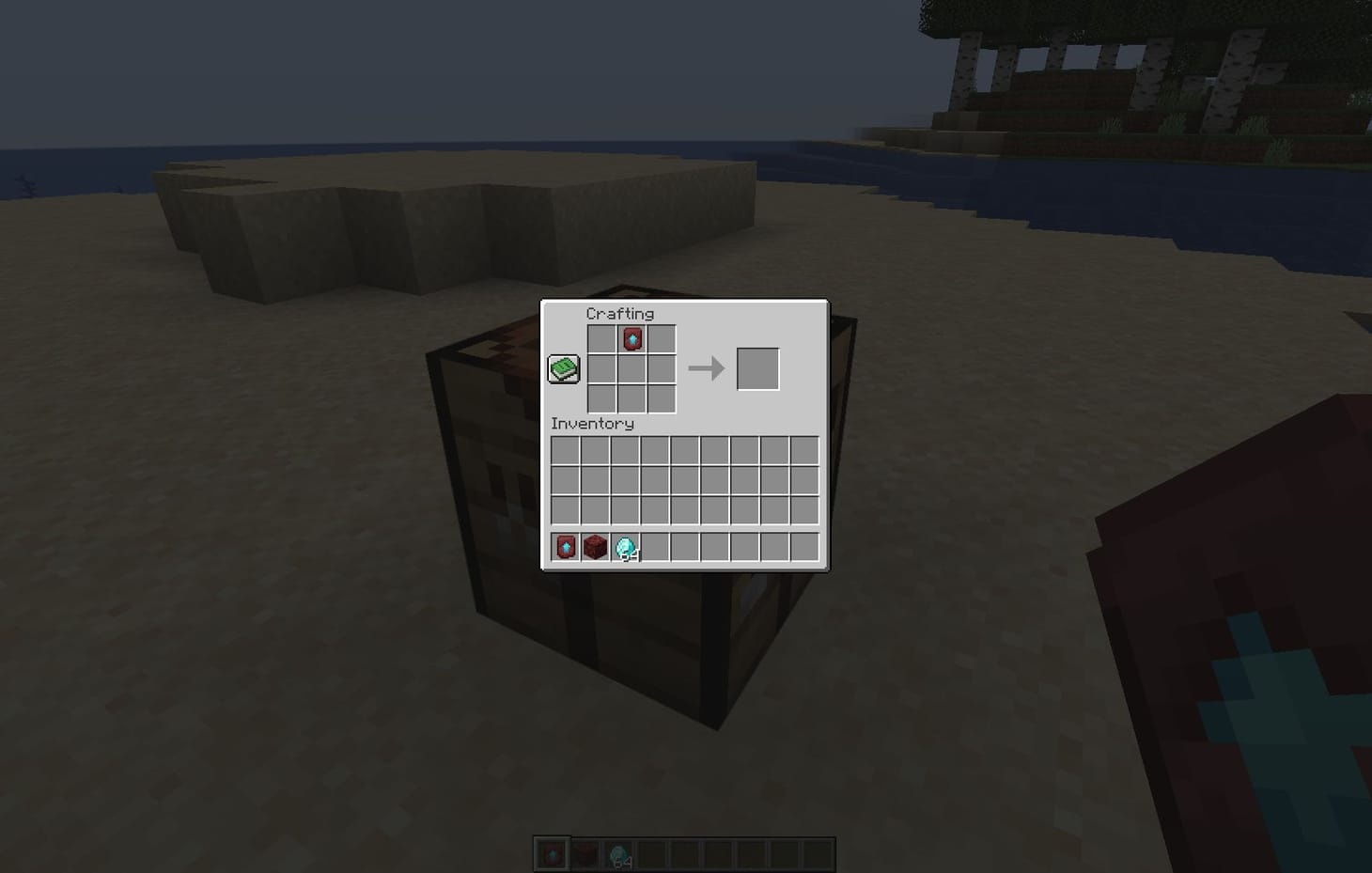This screenshot has width=1372, height=873.
Task: Click the highlighted smithing template hotbar slot
Action: (x=553, y=855)
